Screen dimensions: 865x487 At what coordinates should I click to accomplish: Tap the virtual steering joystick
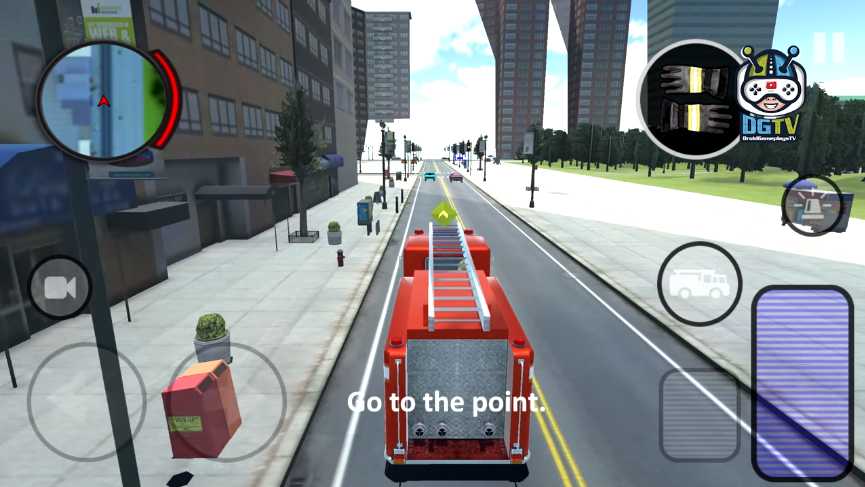pos(88,403)
